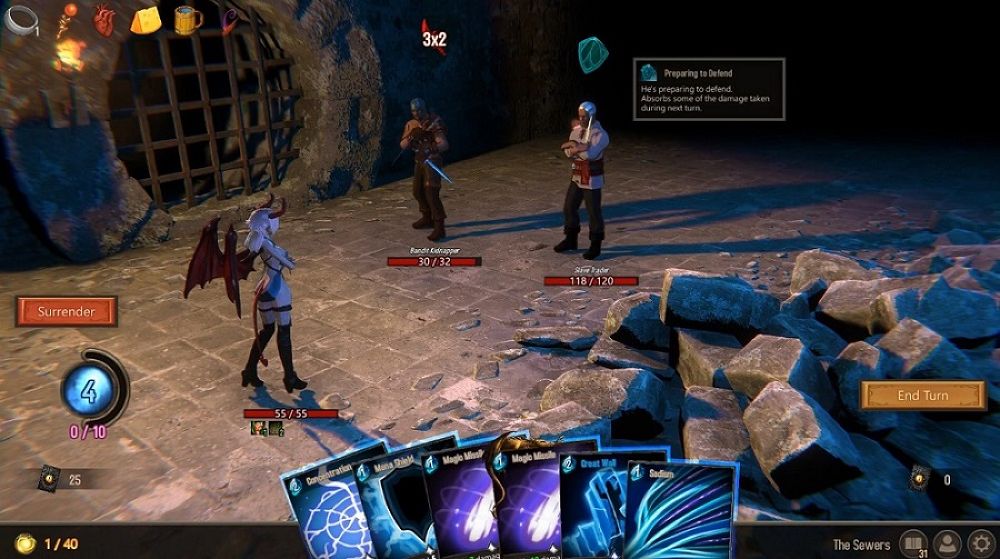End the current turn

click(x=922, y=395)
